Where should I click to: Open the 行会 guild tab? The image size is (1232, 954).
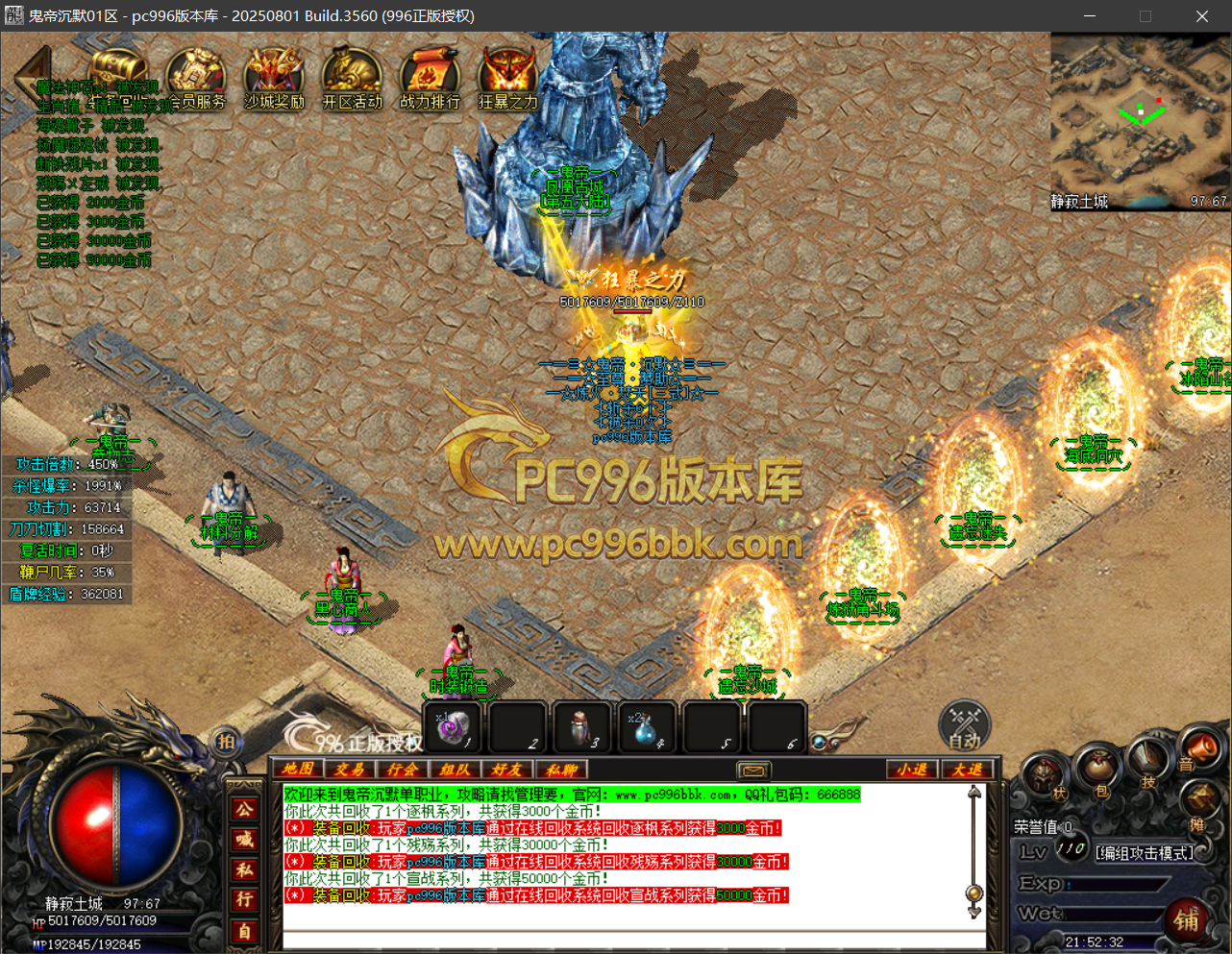click(402, 770)
